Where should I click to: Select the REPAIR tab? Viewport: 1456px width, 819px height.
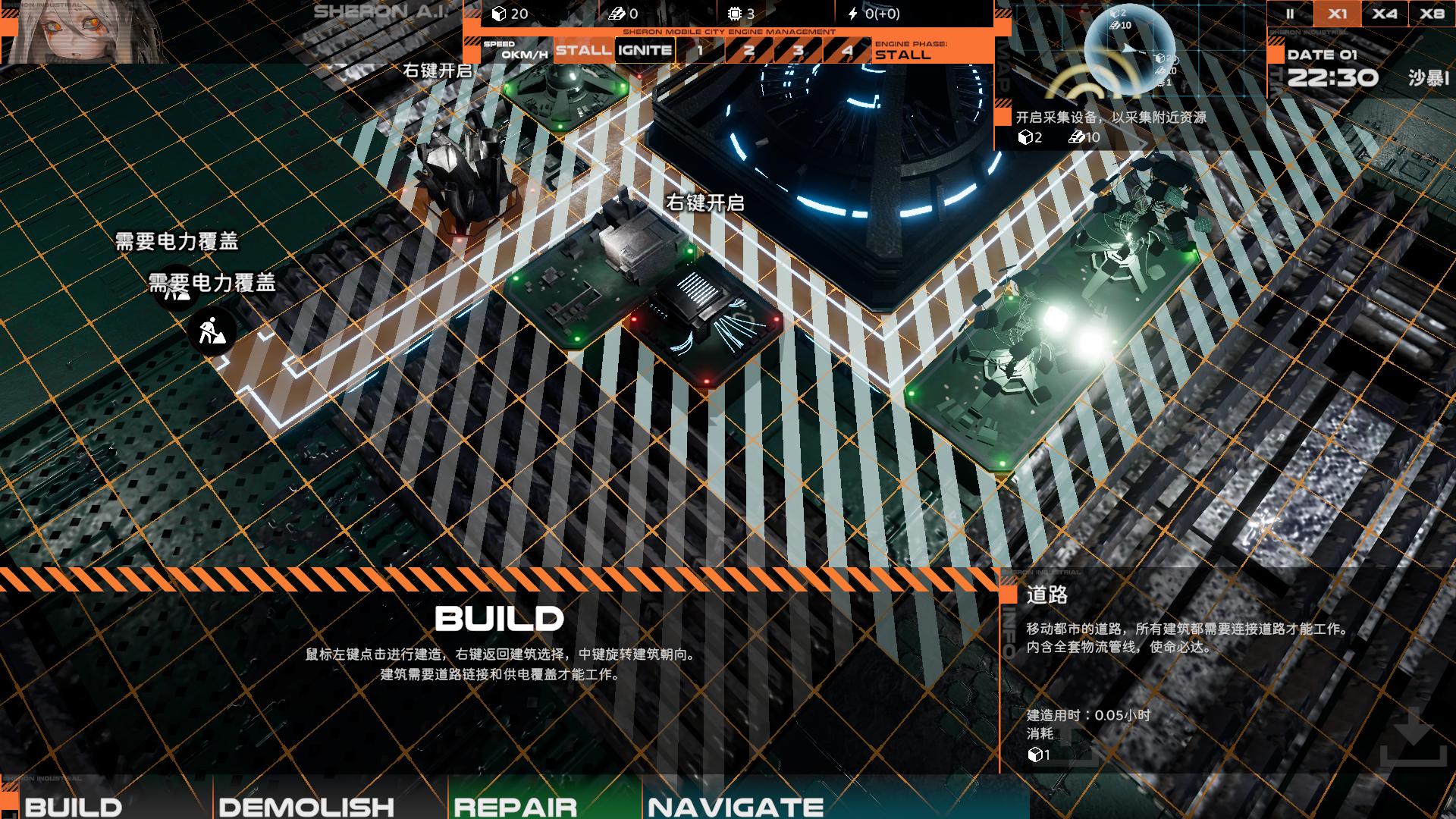click(516, 805)
